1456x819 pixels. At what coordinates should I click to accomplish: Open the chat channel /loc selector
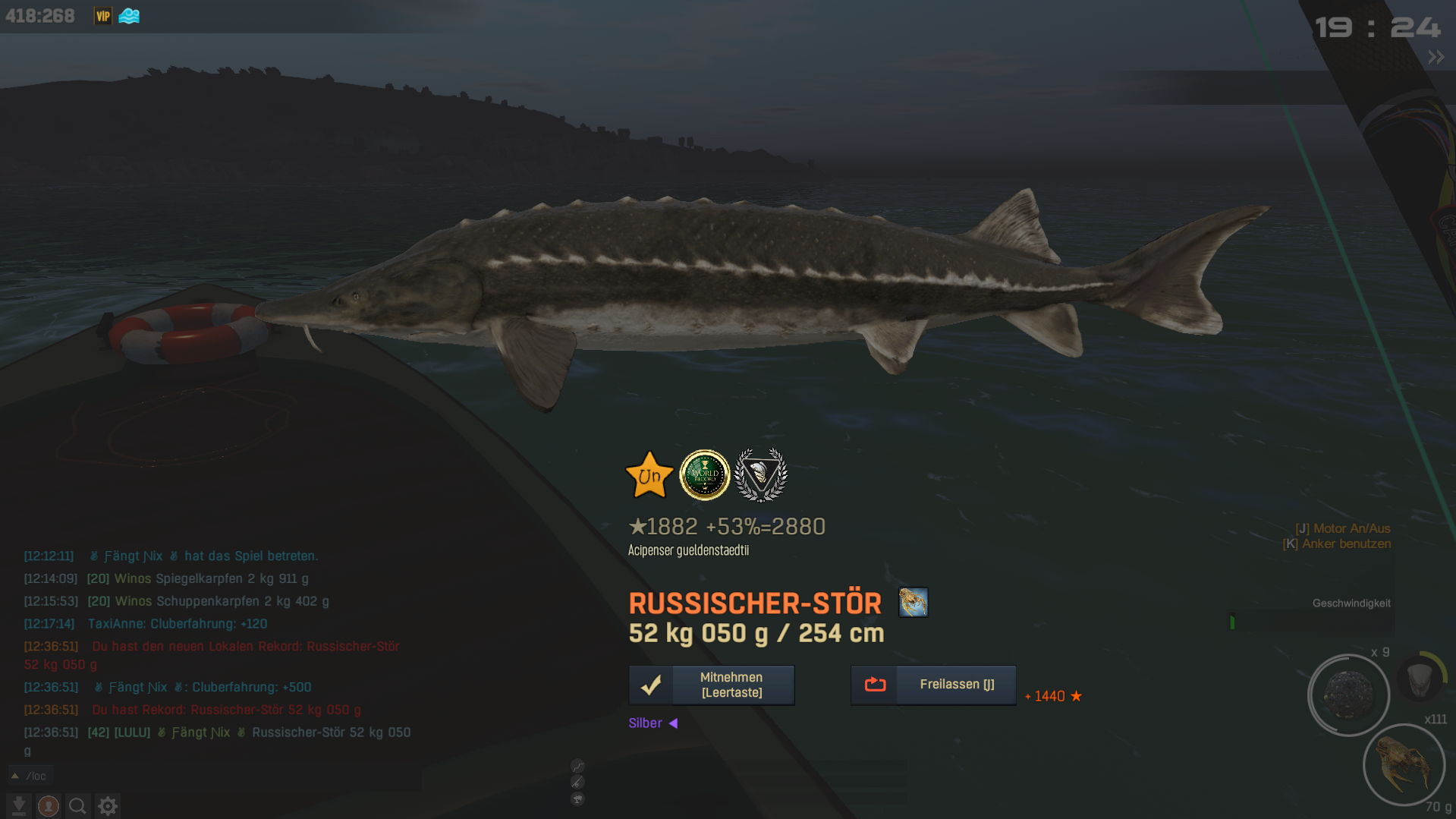click(29, 776)
